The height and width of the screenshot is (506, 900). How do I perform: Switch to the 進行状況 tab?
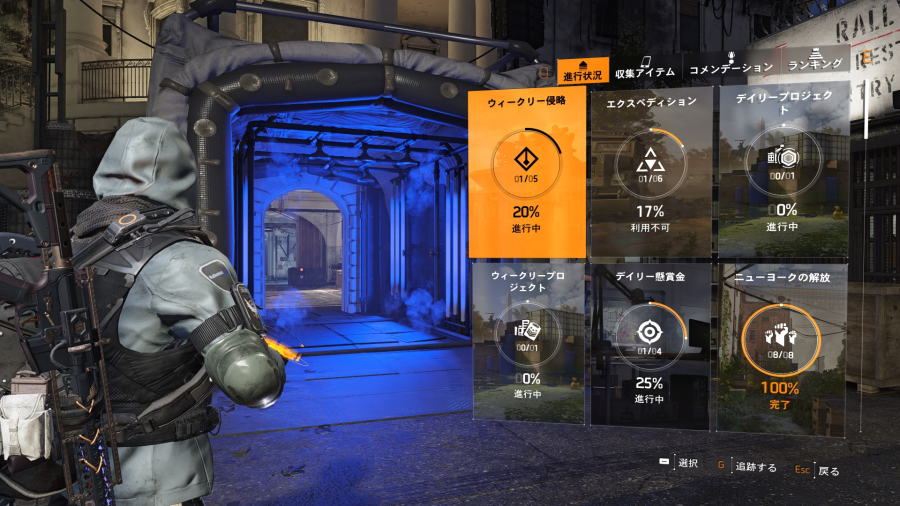(x=583, y=70)
